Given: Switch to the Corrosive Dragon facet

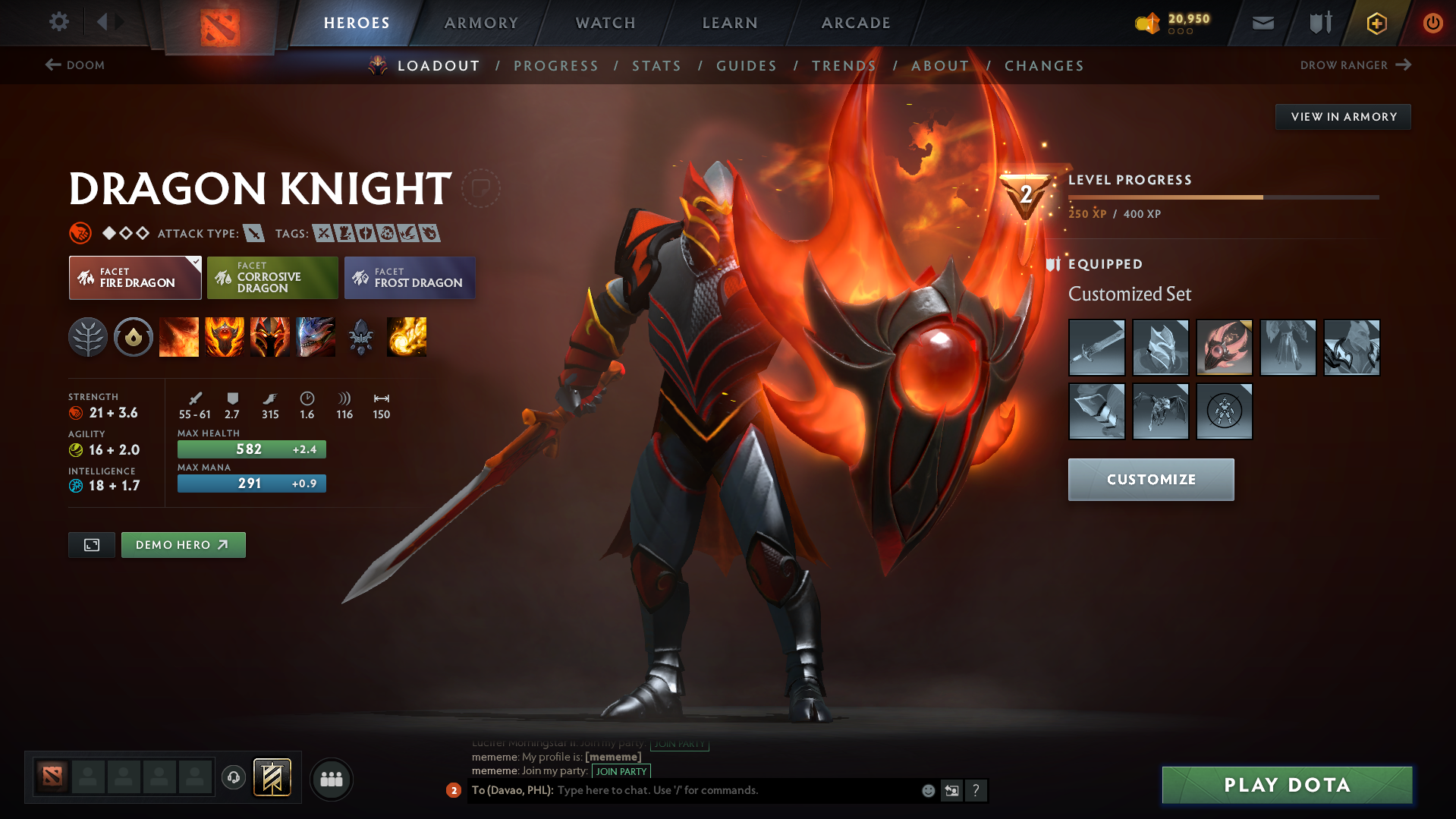Looking at the screenshot, I should coord(272,278).
